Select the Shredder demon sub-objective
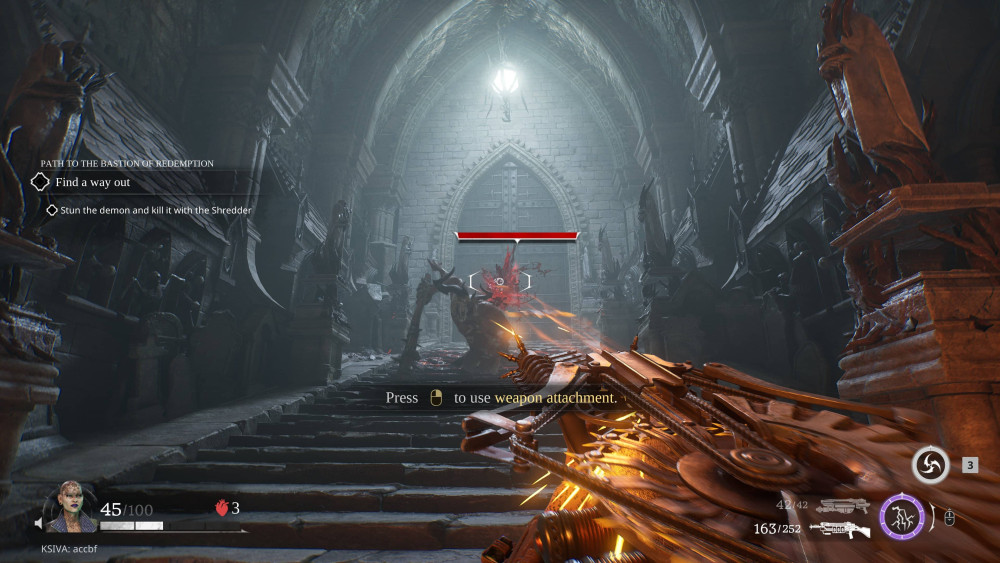The width and height of the screenshot is (1000, 563). tap(152, 210)
